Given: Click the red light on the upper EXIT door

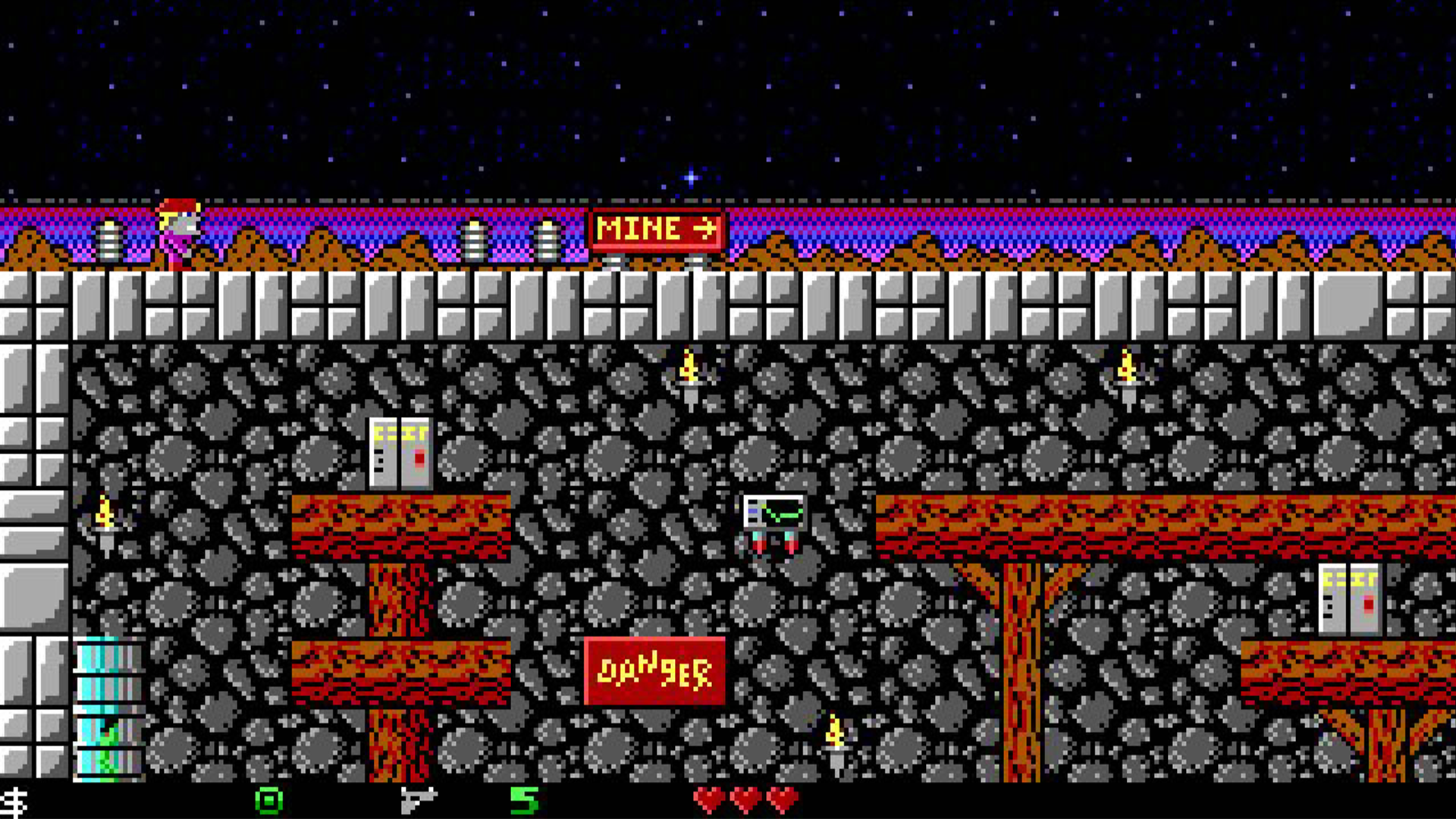Looking at the screenshot, I should (x=419, y=457).
